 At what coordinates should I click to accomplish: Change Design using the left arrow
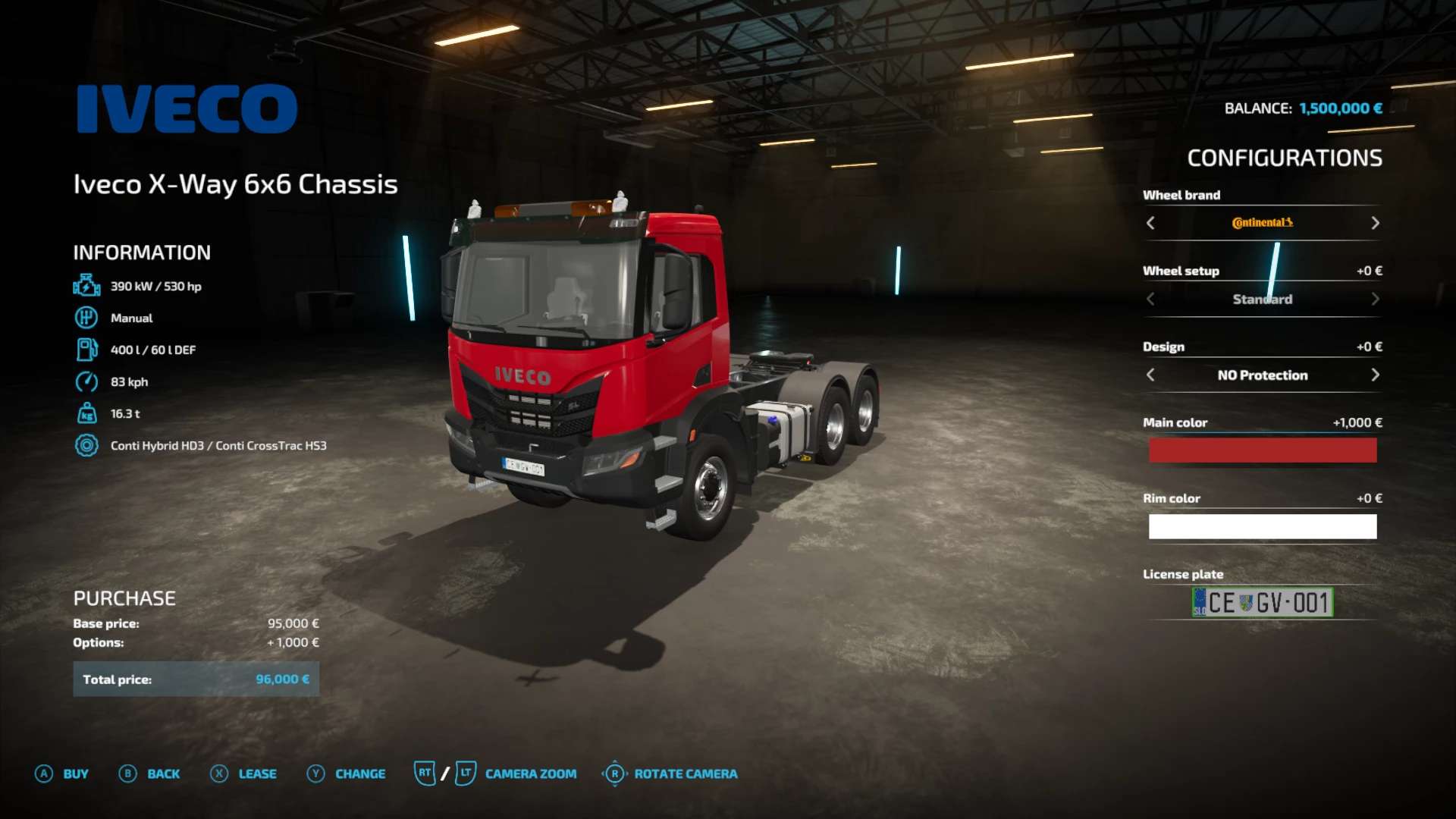[1150, 375]
